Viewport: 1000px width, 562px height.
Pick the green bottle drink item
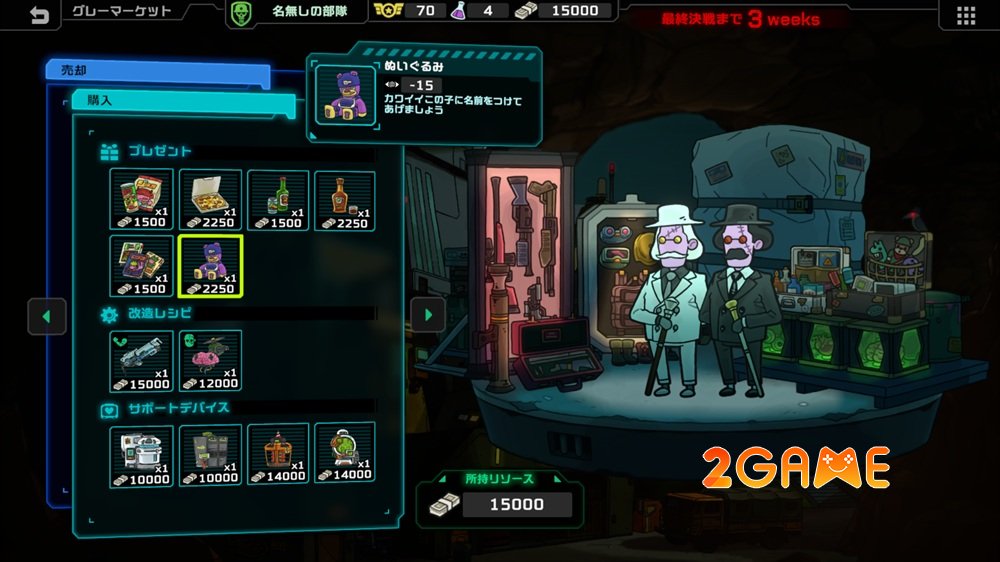[278, 200]
